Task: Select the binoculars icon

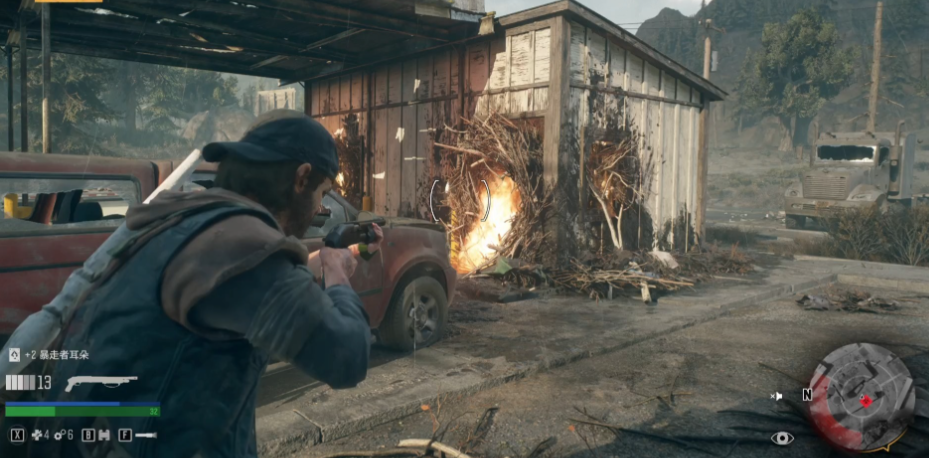Action: [104, 435]
